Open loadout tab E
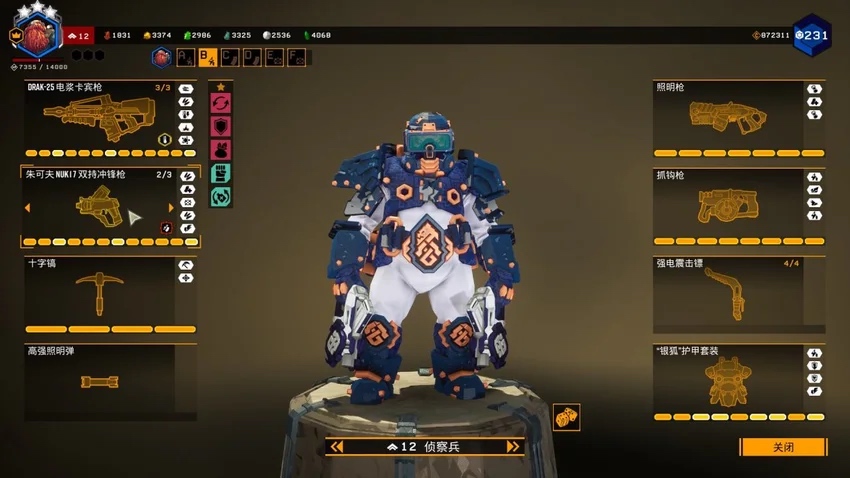The image size is (850, 478). coord(275,58)
